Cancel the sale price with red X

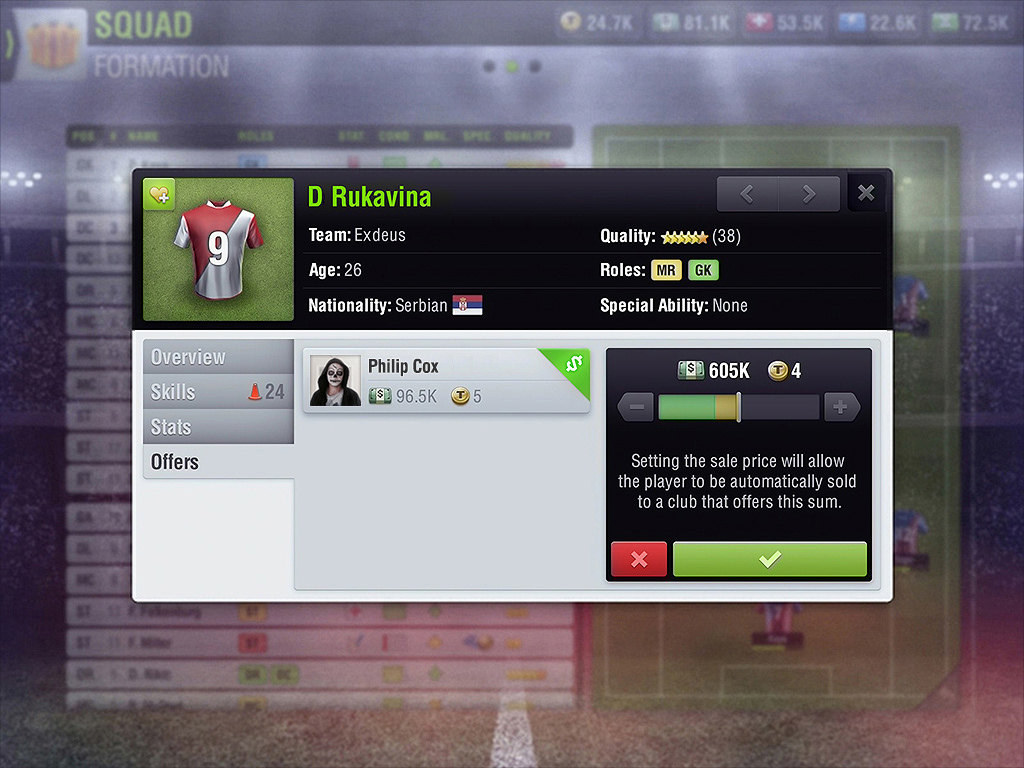click(639, 560)
